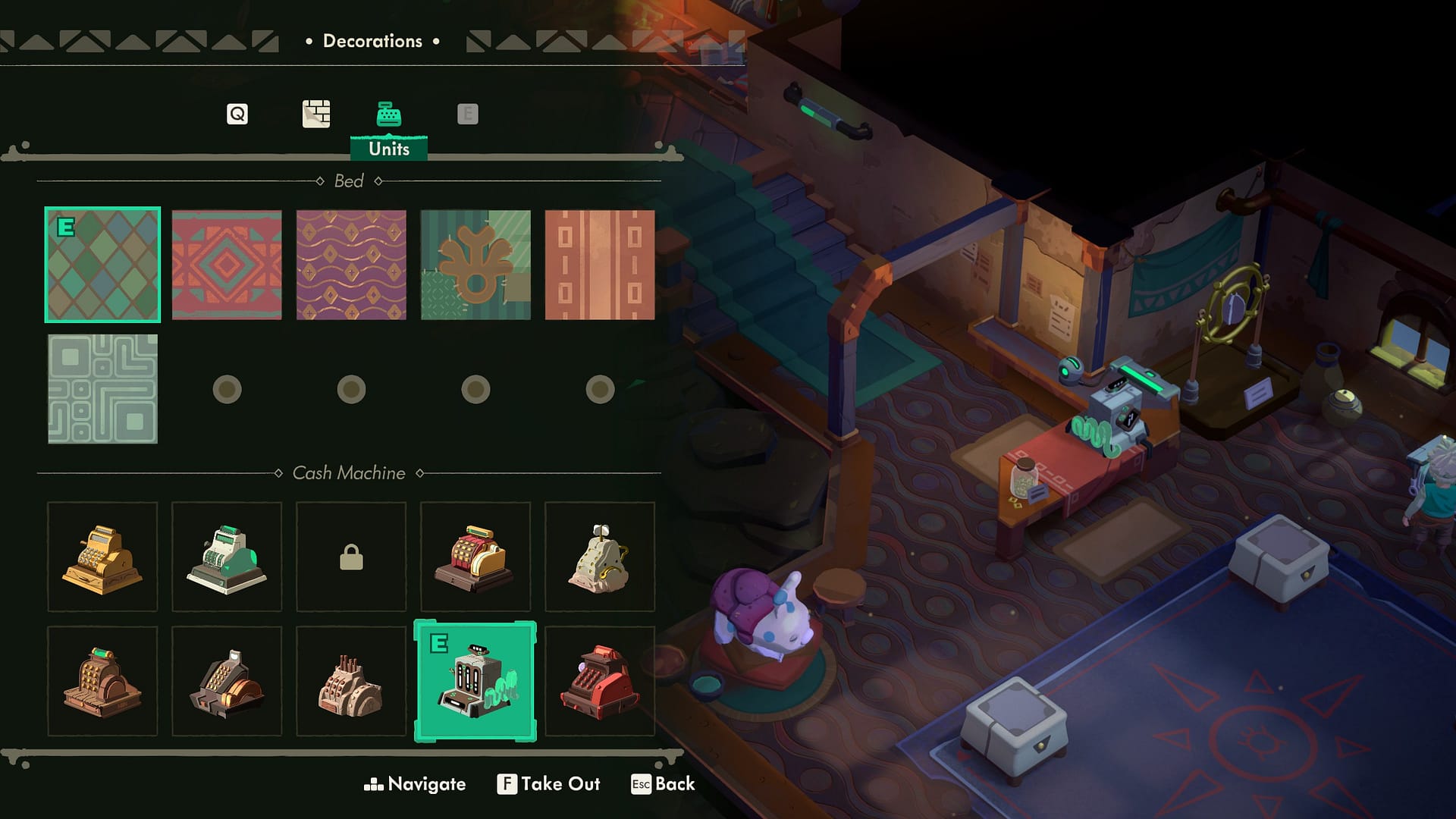Select the bronze antique cash register

(x=102, y=682)
